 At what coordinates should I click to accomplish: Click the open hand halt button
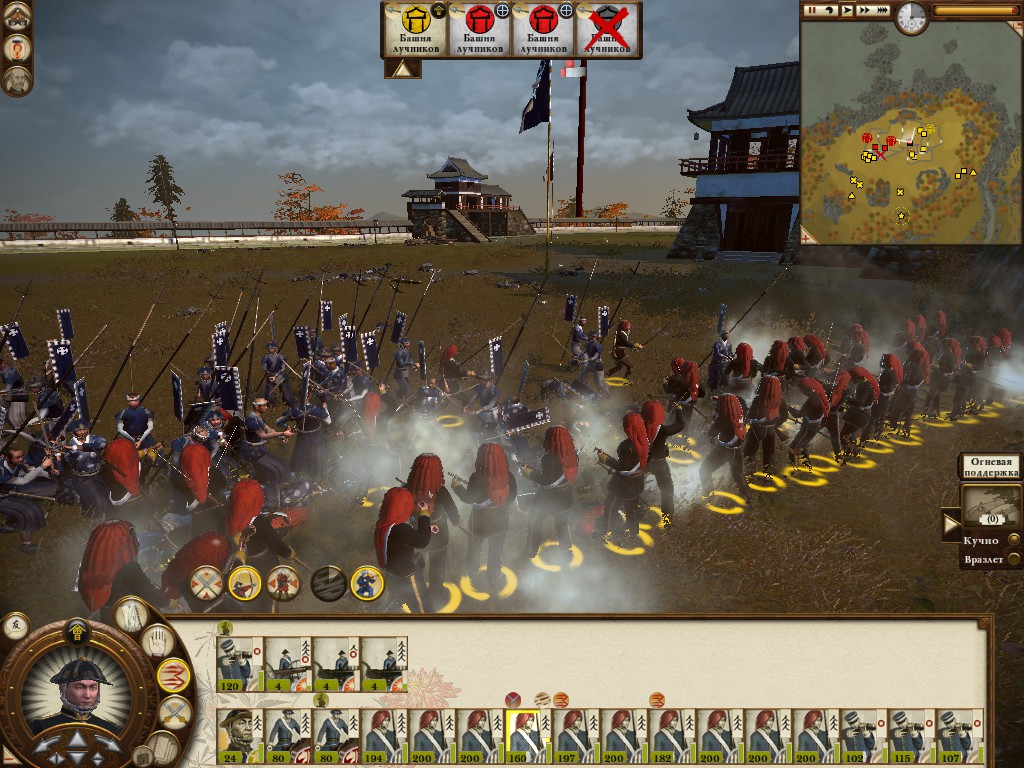coord(156,640)
